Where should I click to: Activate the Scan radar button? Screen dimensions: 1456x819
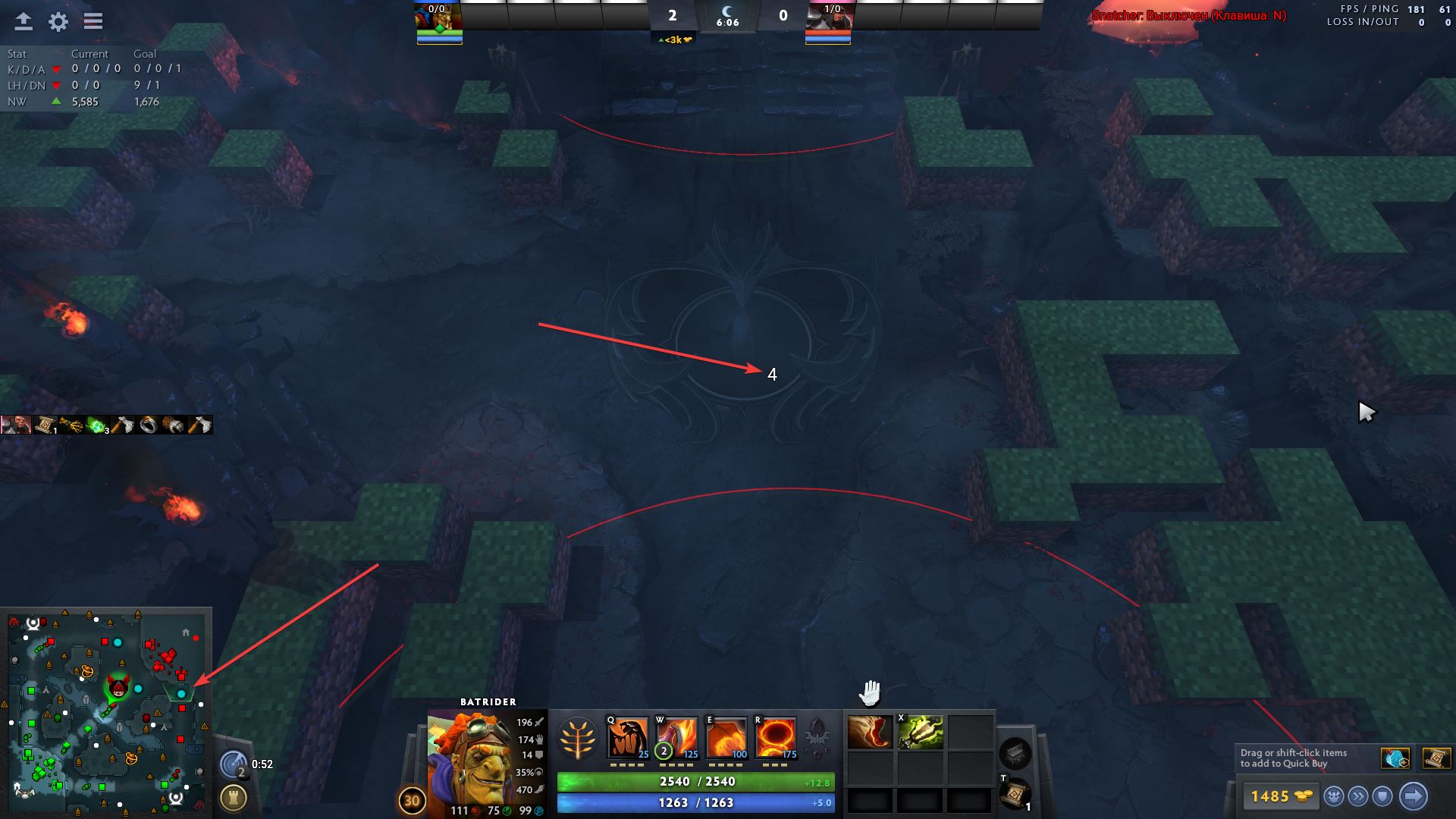(x=234, y=764)
